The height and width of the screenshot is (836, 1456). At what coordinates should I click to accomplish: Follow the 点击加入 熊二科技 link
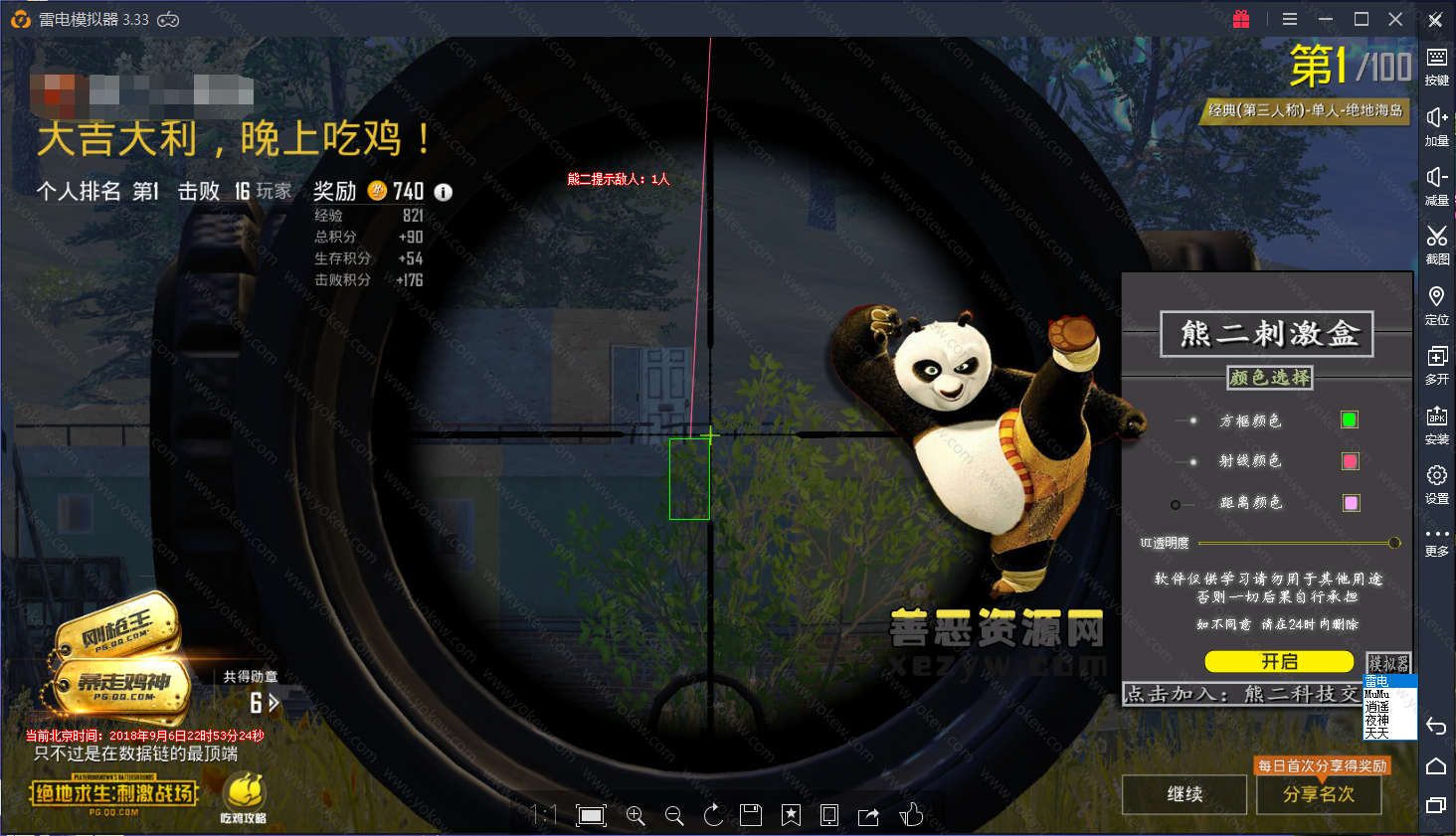point(1241,694)
